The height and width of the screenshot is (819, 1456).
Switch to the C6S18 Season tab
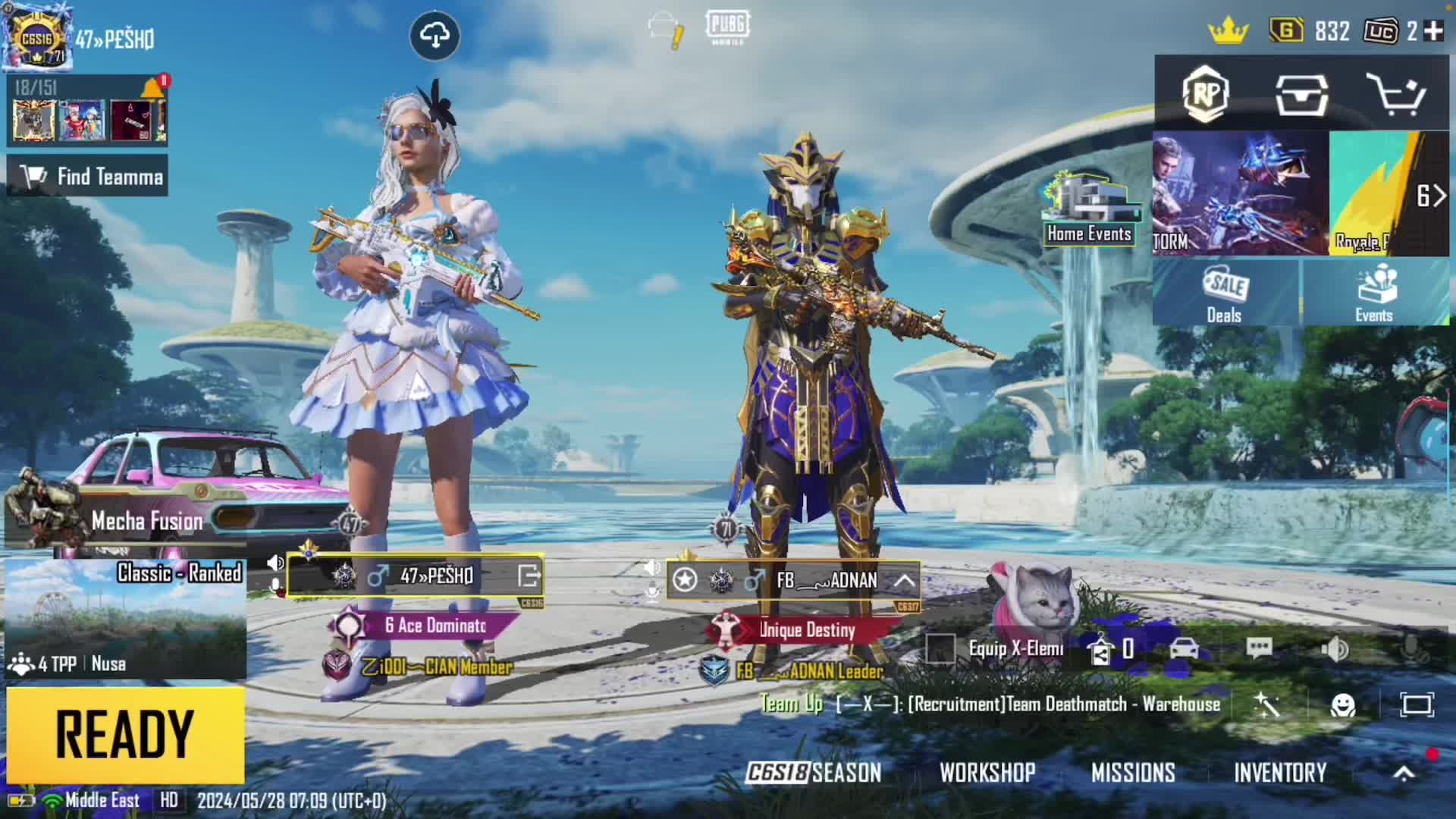814,773
